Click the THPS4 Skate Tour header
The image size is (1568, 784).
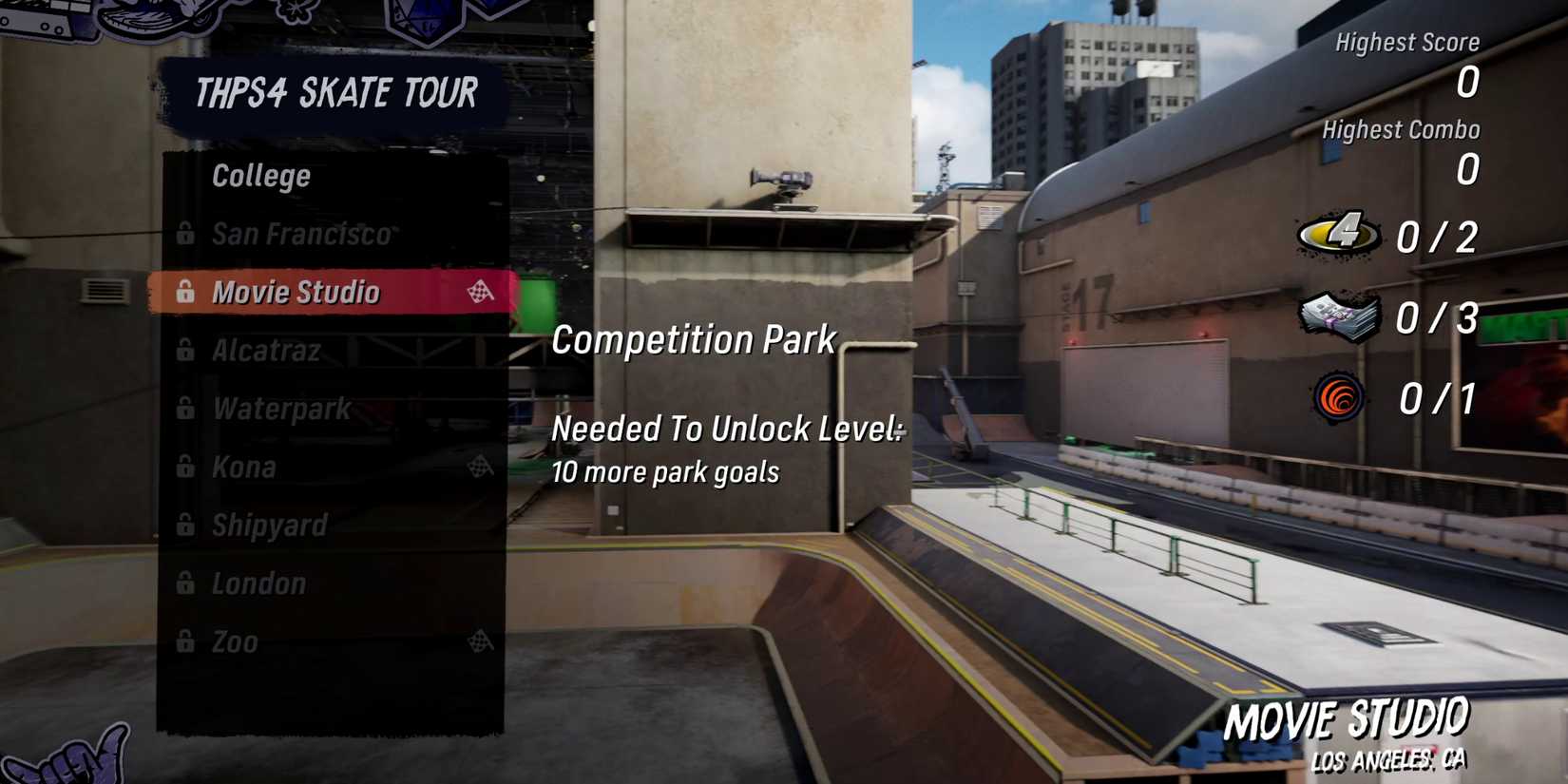pos(337,92)
